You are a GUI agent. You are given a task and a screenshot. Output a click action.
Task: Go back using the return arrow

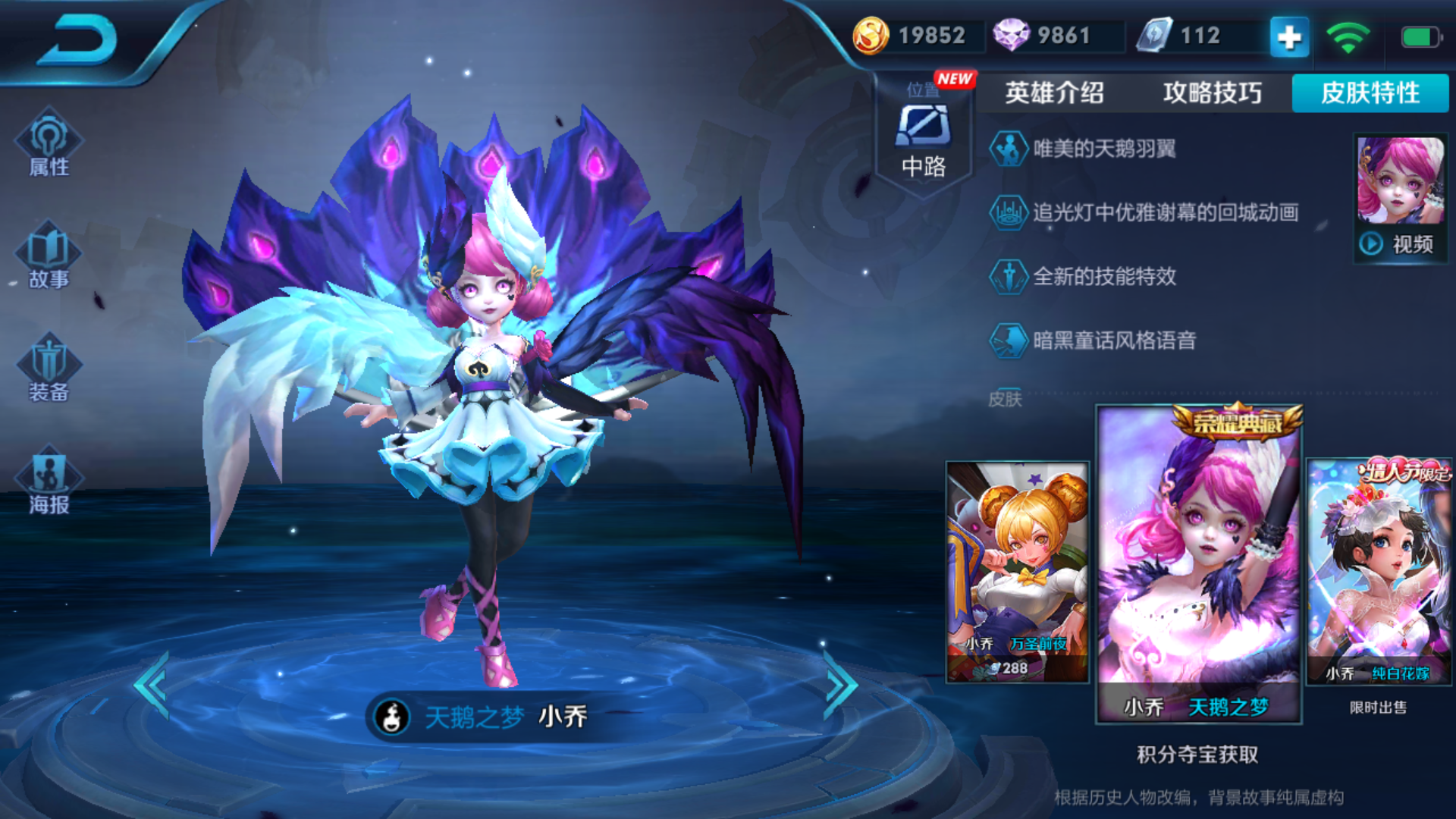coord(77,39)
